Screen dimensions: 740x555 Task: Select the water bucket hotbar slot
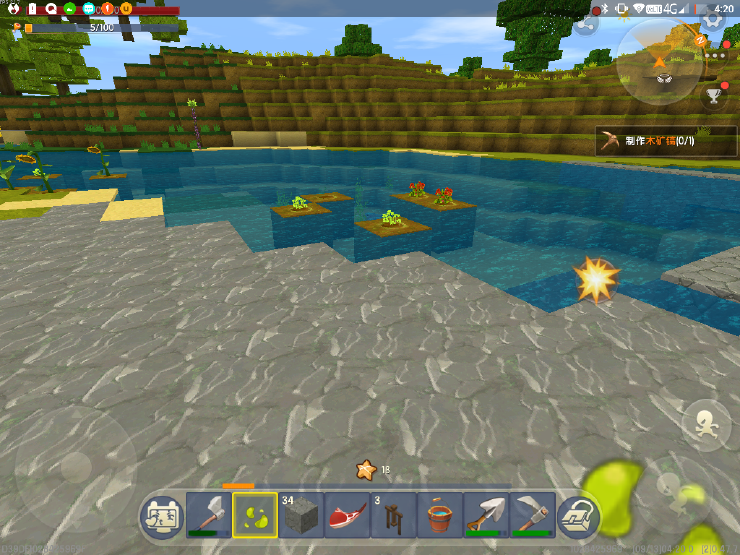click(x=439, y=516)
